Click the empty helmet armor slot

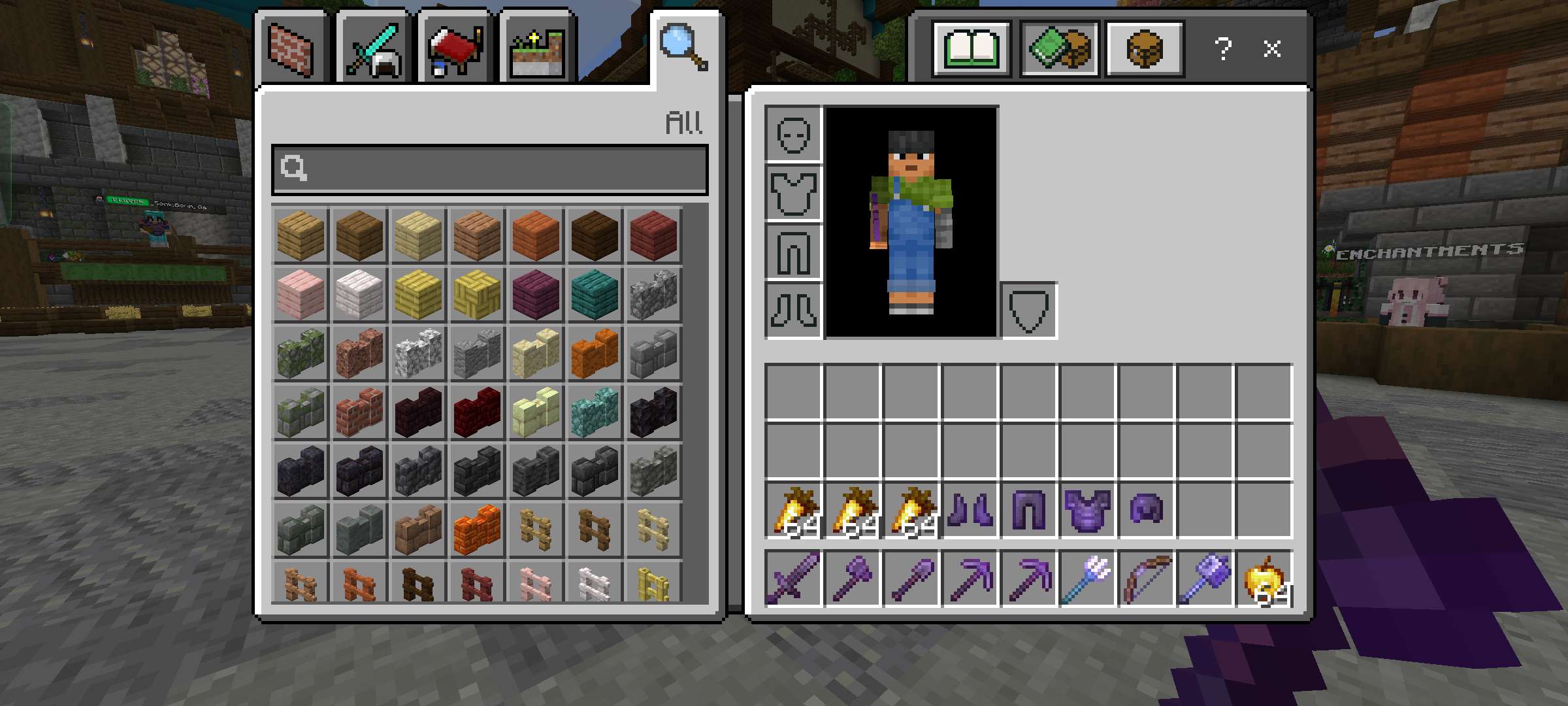[793, 134]
